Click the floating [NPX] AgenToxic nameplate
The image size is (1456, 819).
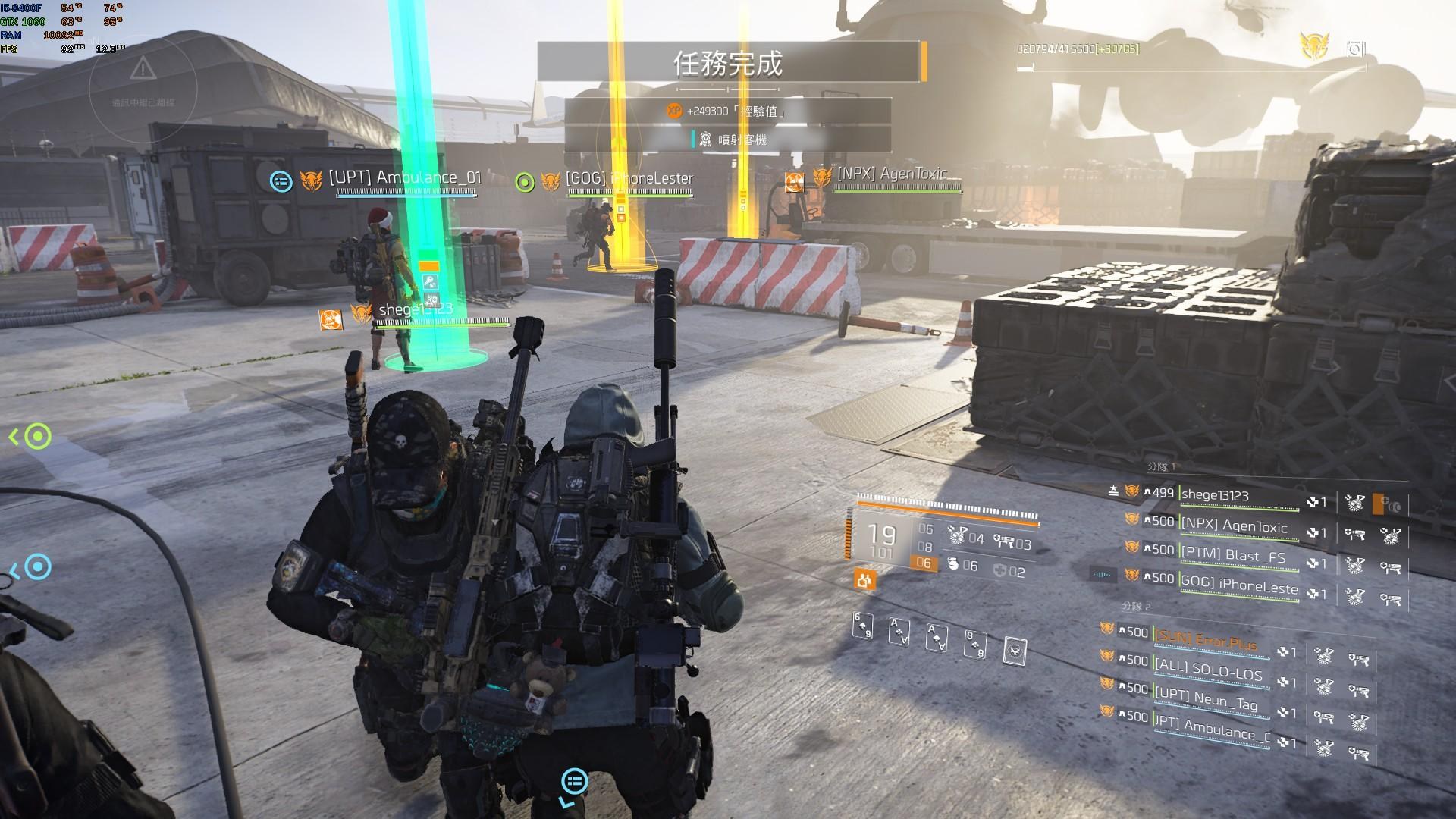tap(892, 174)
